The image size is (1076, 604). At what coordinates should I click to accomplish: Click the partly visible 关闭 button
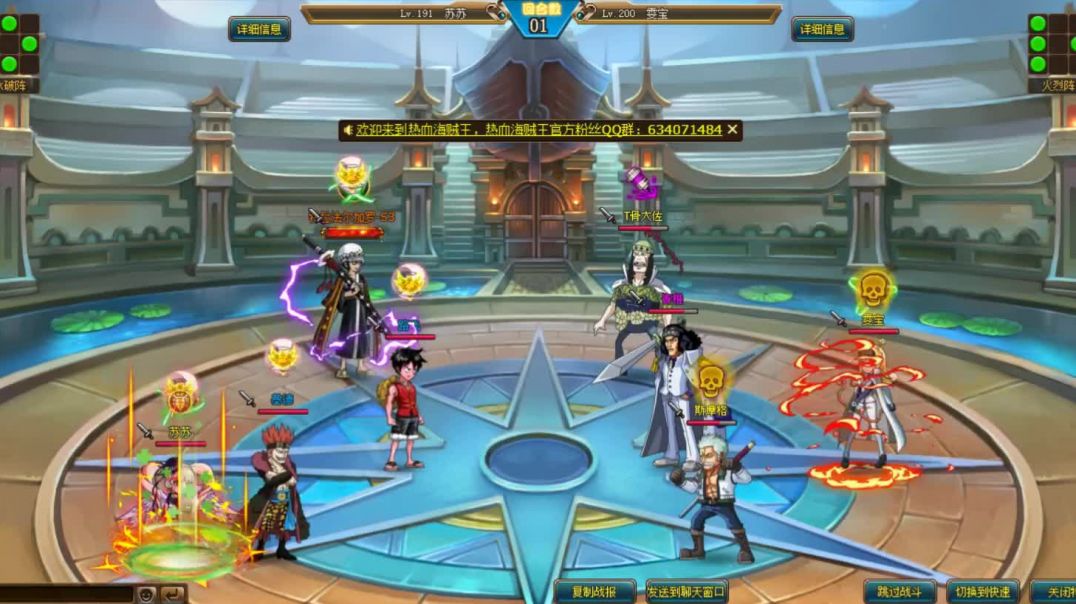(x=1054, y=592)
